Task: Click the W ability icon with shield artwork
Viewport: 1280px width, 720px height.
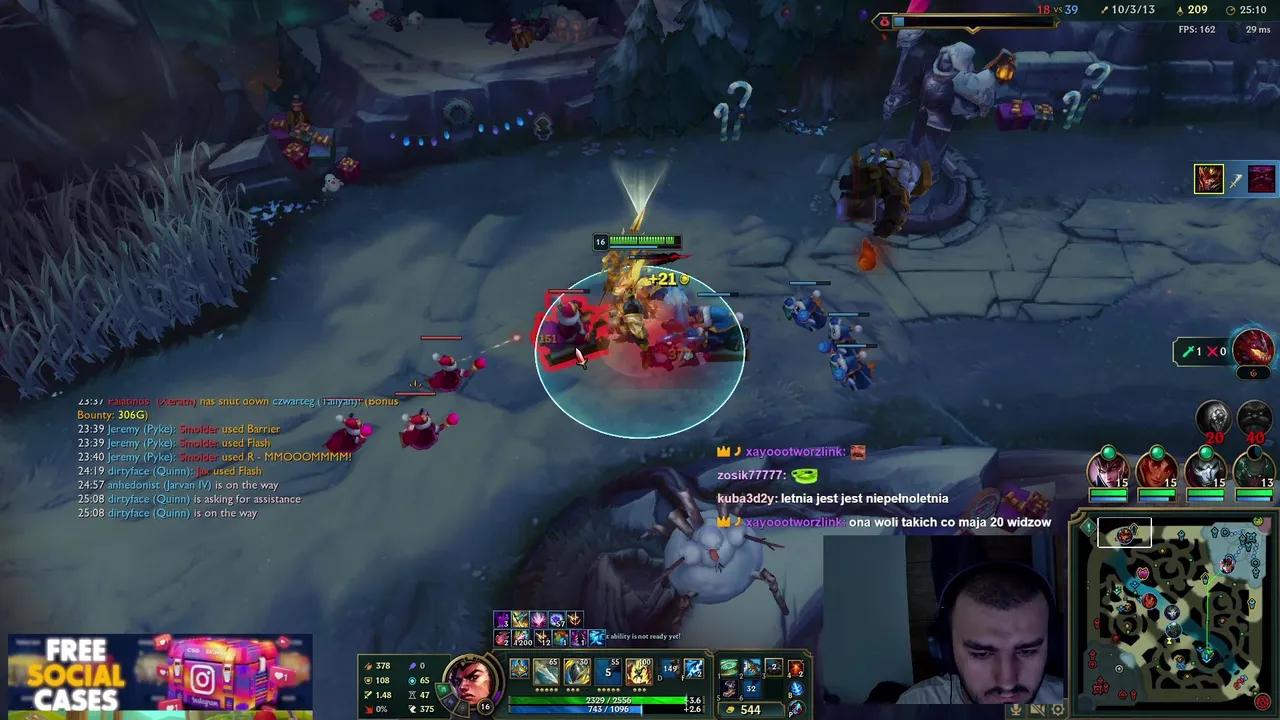Action: (x=577, y=668)
